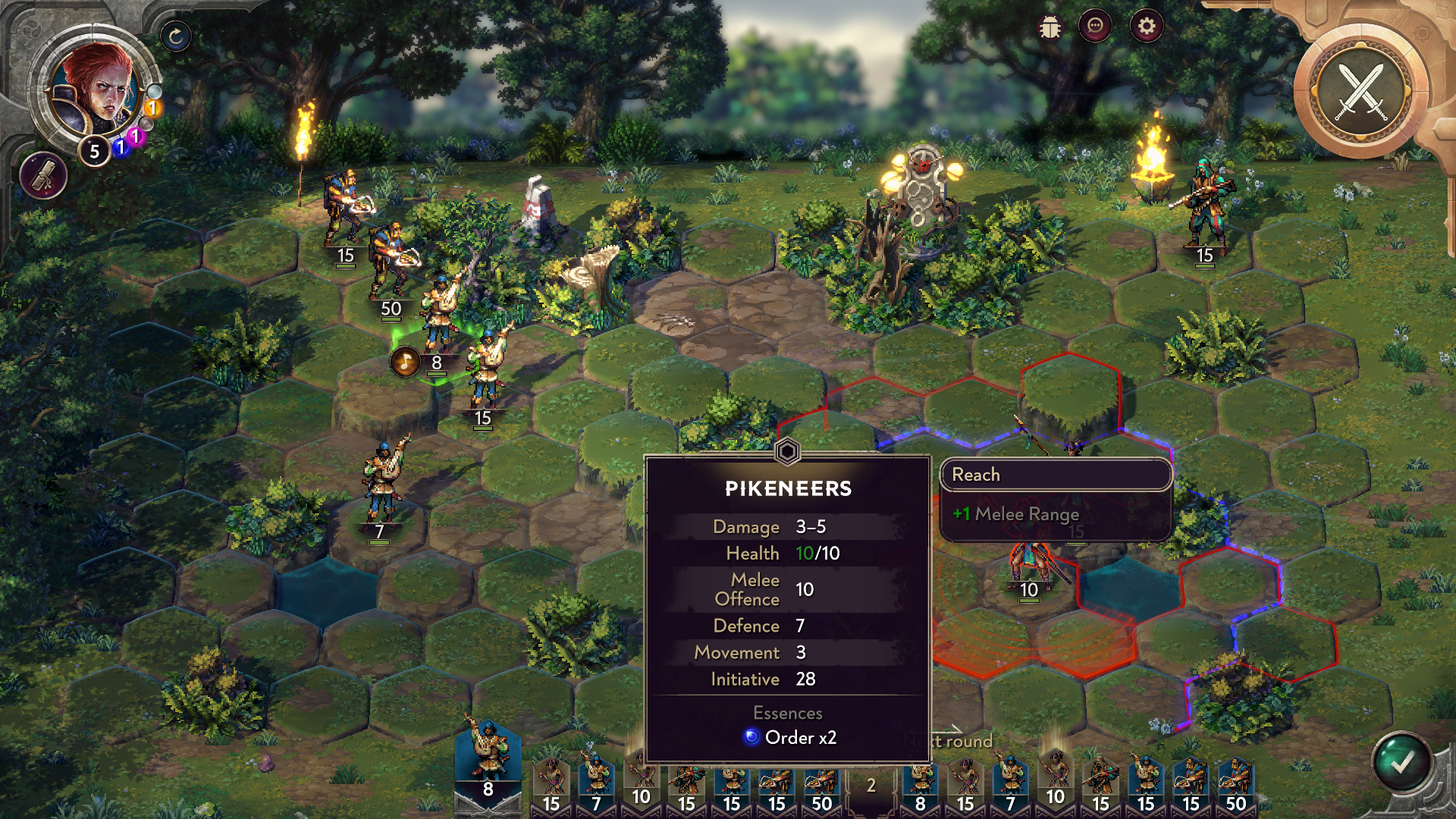The image size is (1456, 819).
Task: Open the settings gear menu
Action: tap(1146, 27)
